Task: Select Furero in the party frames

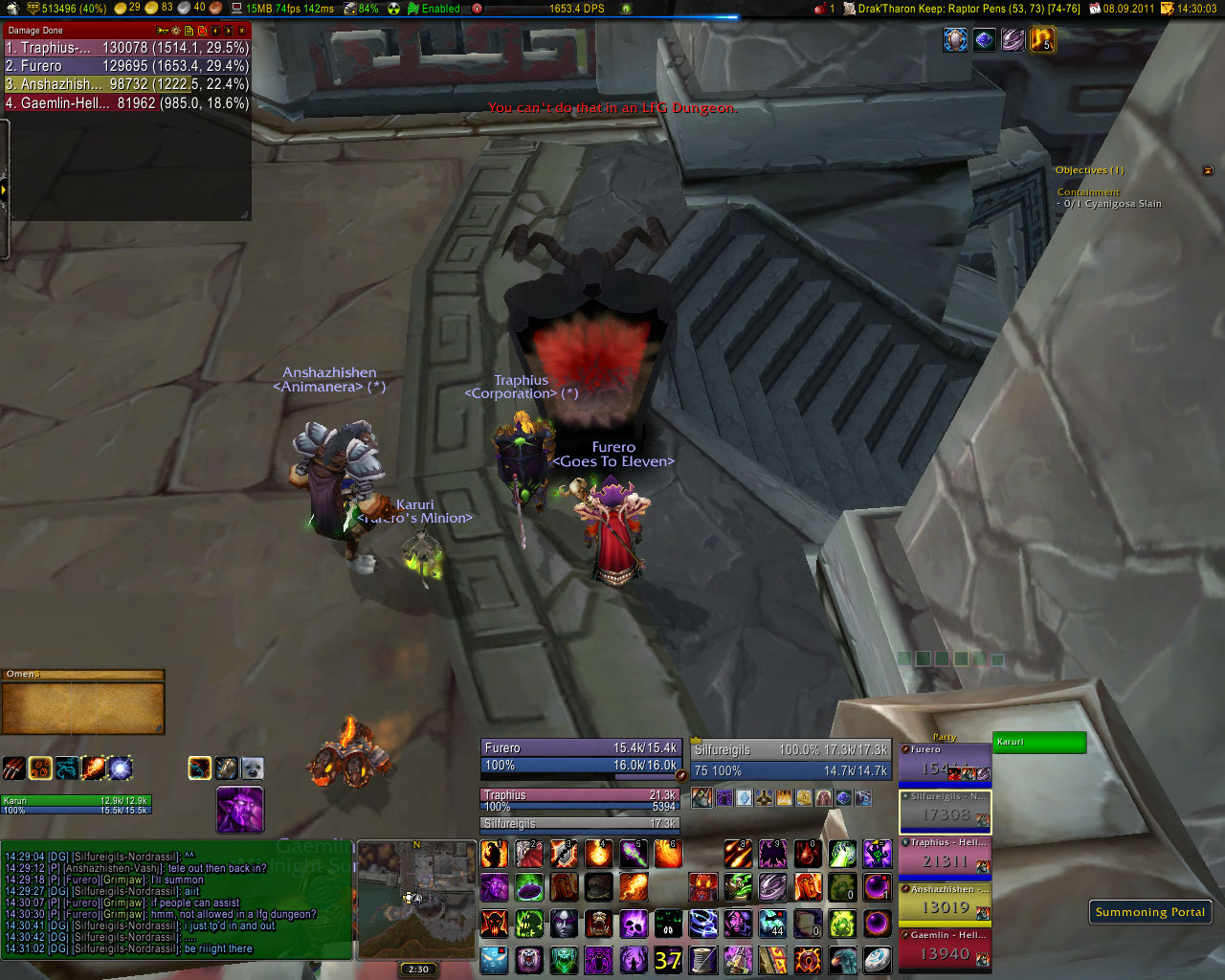Action: tap(945, 766)
